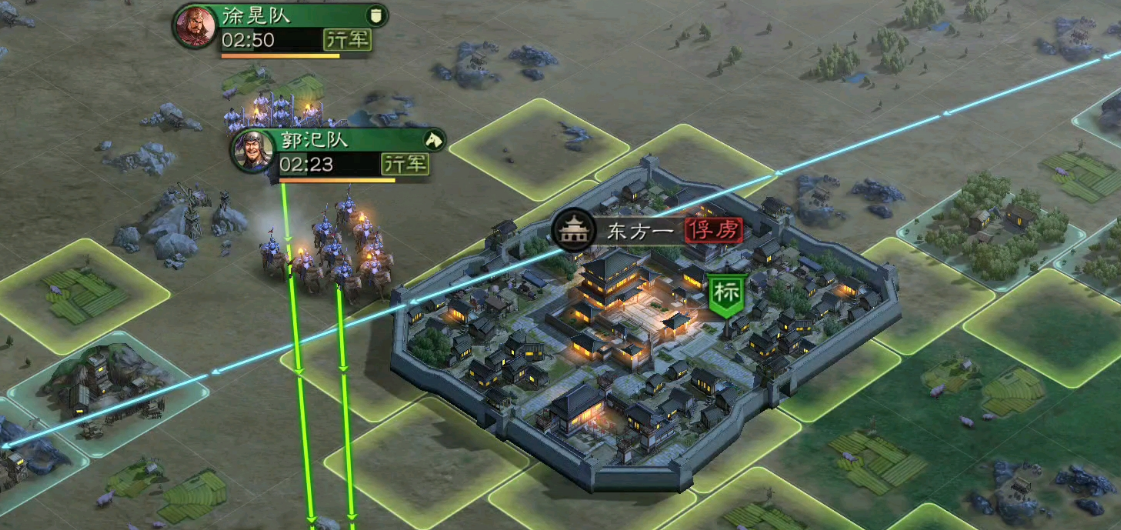Click the shield icon on 徐晃队 banner
Screen dimensions: 1121x530
coord(376,15)
